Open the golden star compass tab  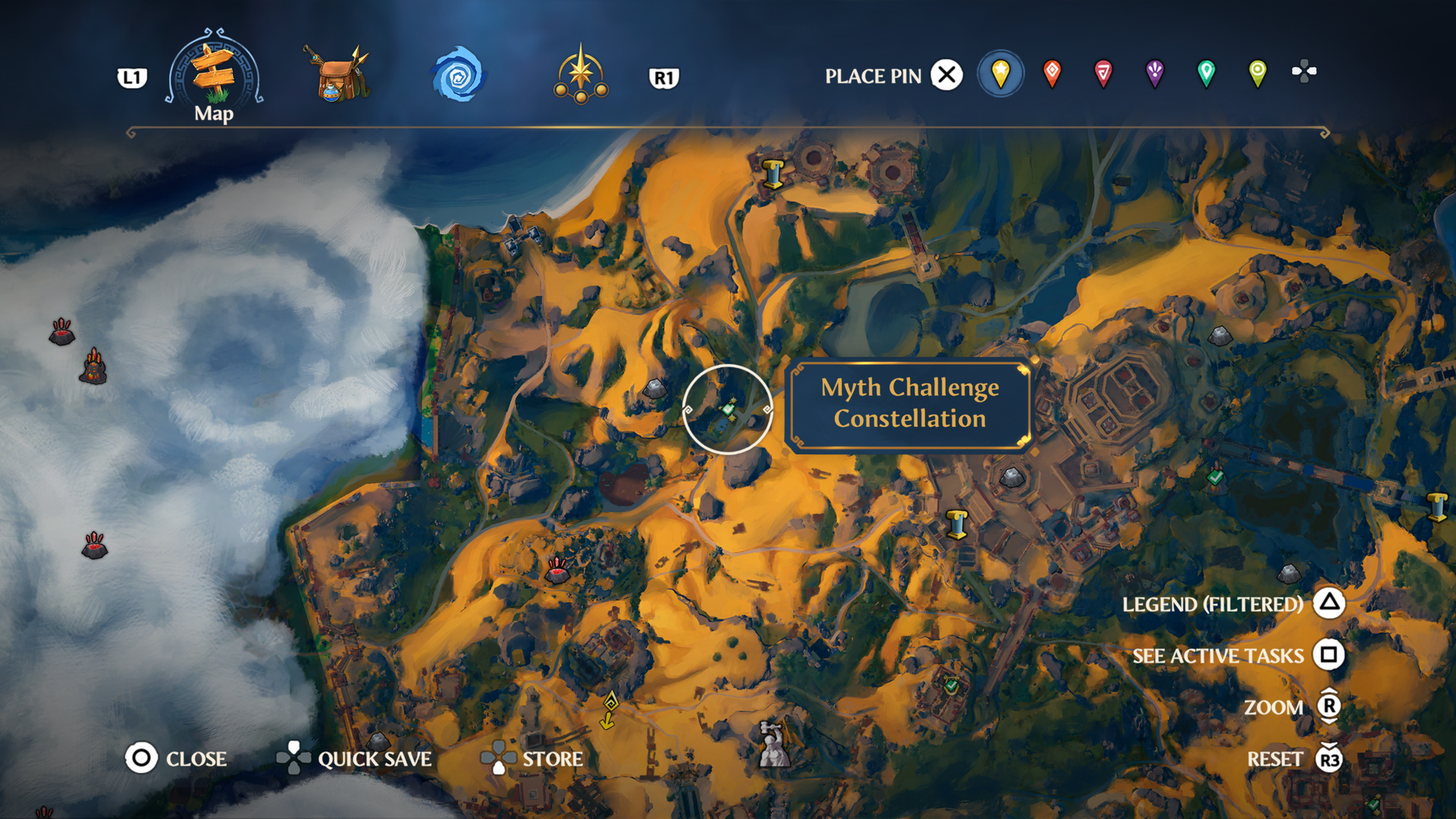pos(580,75)
